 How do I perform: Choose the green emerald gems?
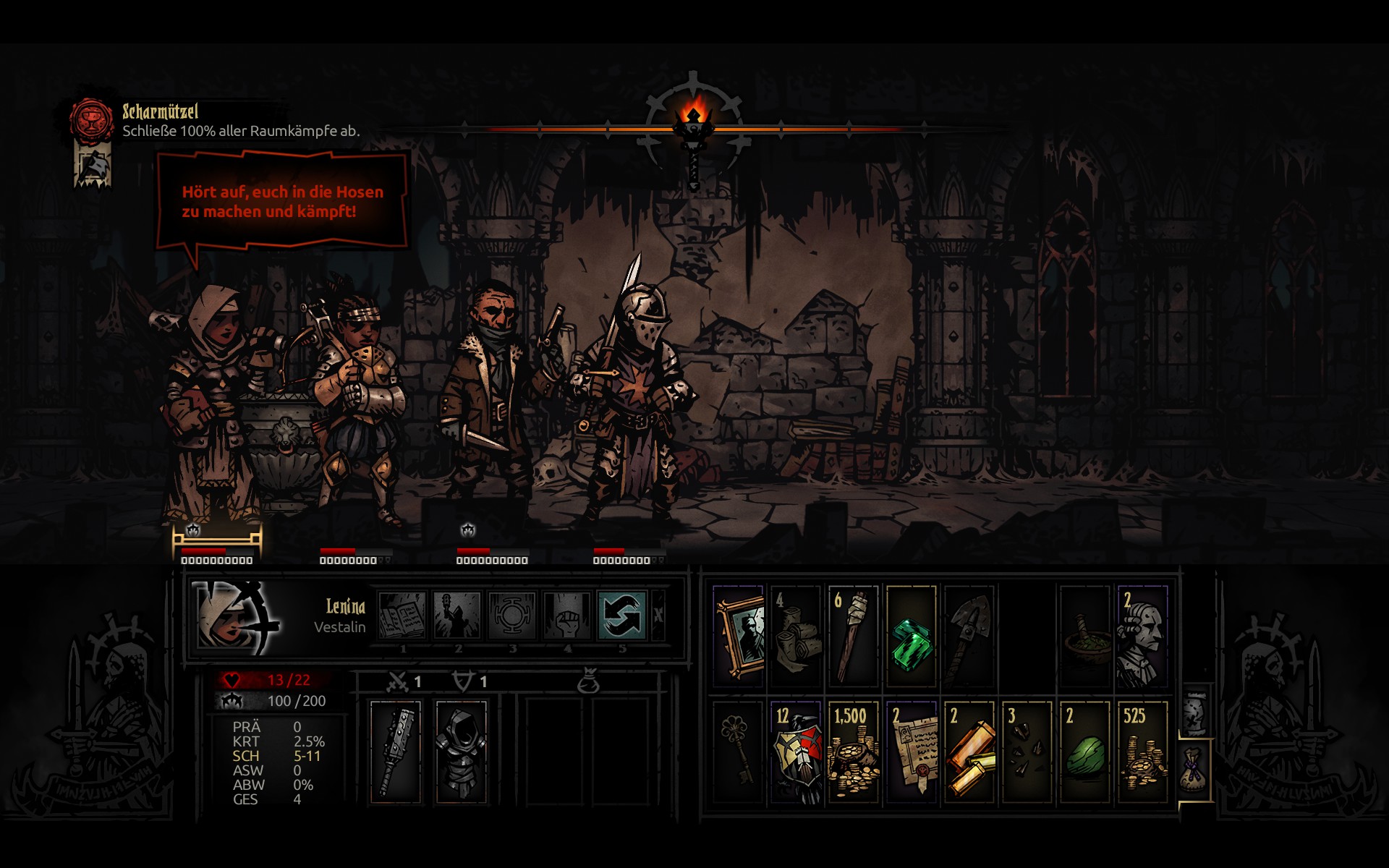(x=912, y=637)
